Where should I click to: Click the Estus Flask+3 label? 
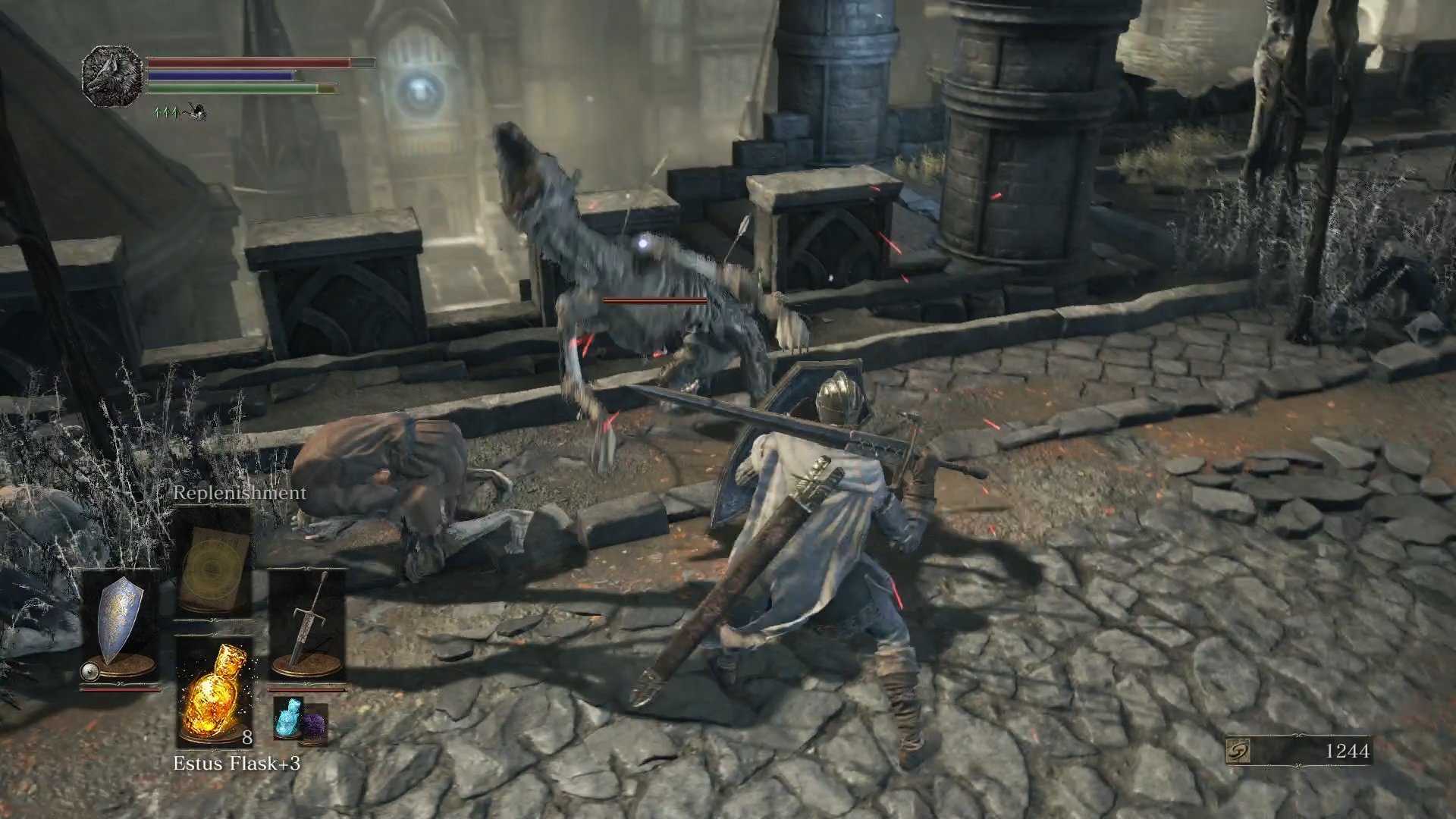coord(238,763)
